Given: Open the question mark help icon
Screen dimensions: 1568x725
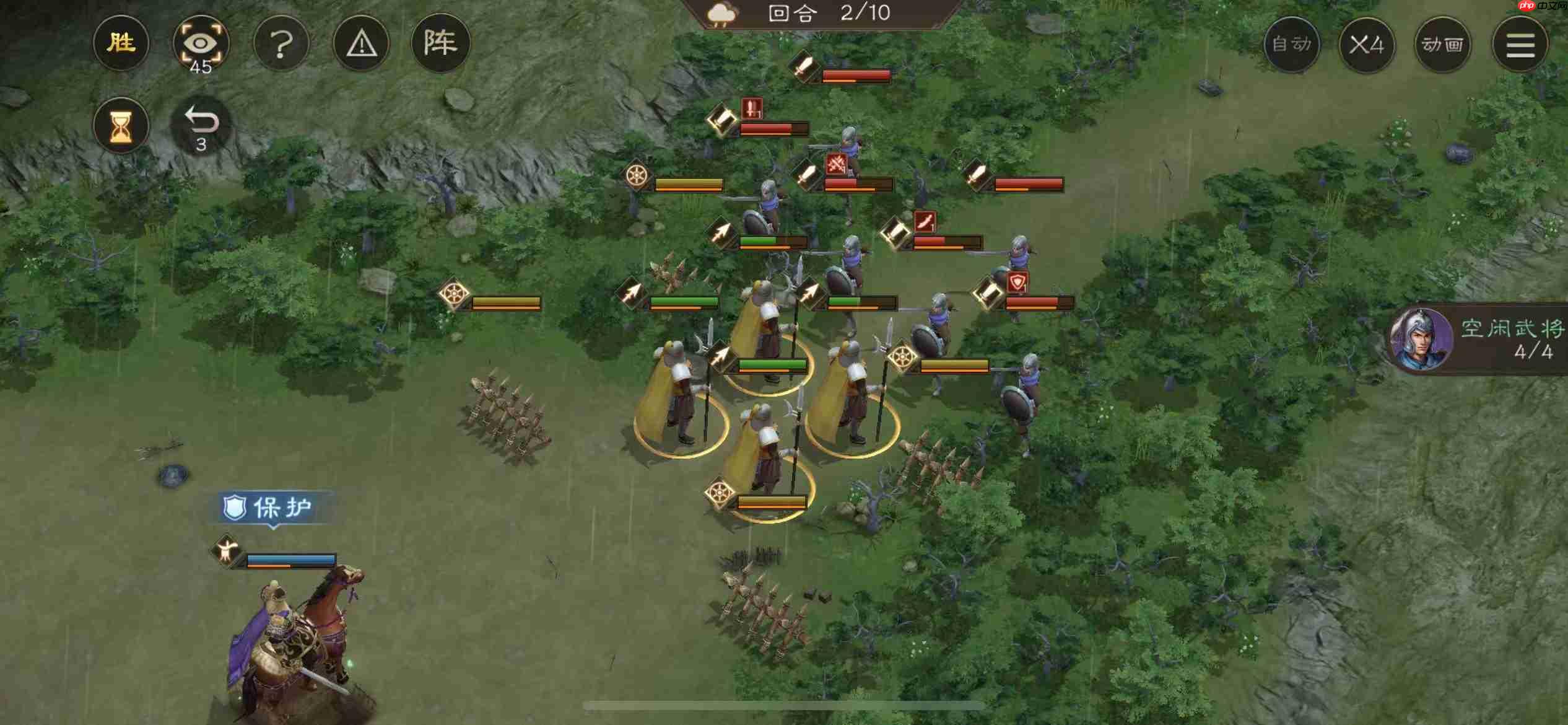Looking at the screenshot, I should pyautogui.click(x=282, y=42).
